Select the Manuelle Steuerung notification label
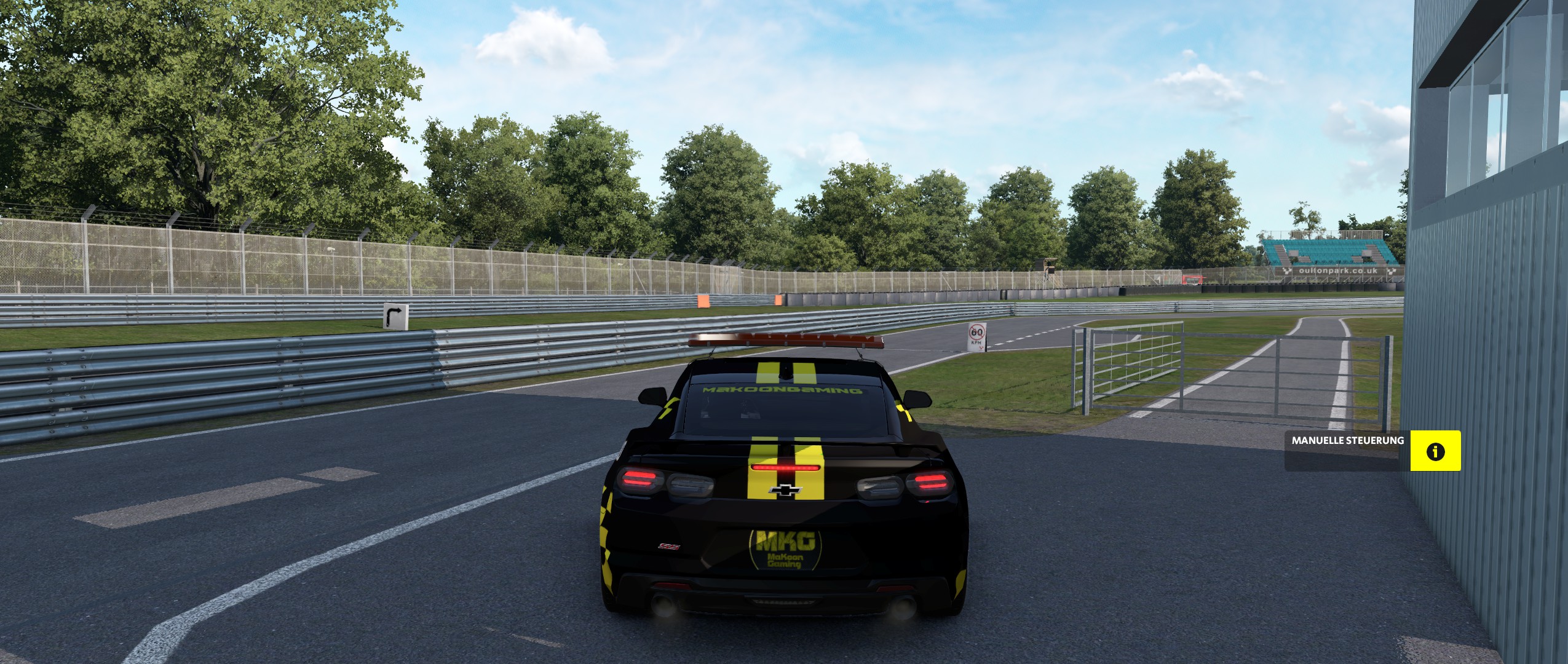The image size is (1568, 664). [x=1346, y=441]
